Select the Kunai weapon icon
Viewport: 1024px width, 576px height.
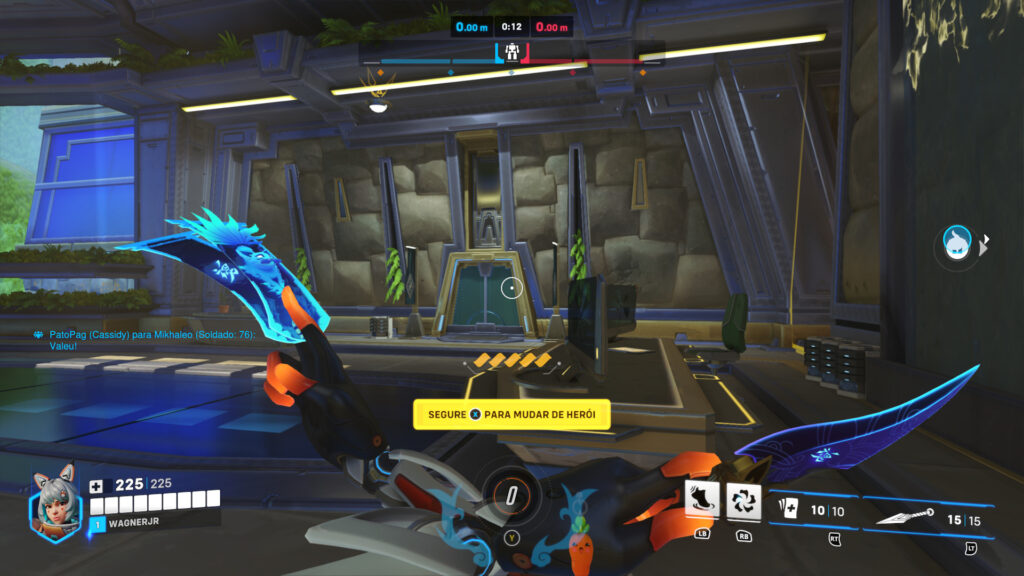click(904, 517)
